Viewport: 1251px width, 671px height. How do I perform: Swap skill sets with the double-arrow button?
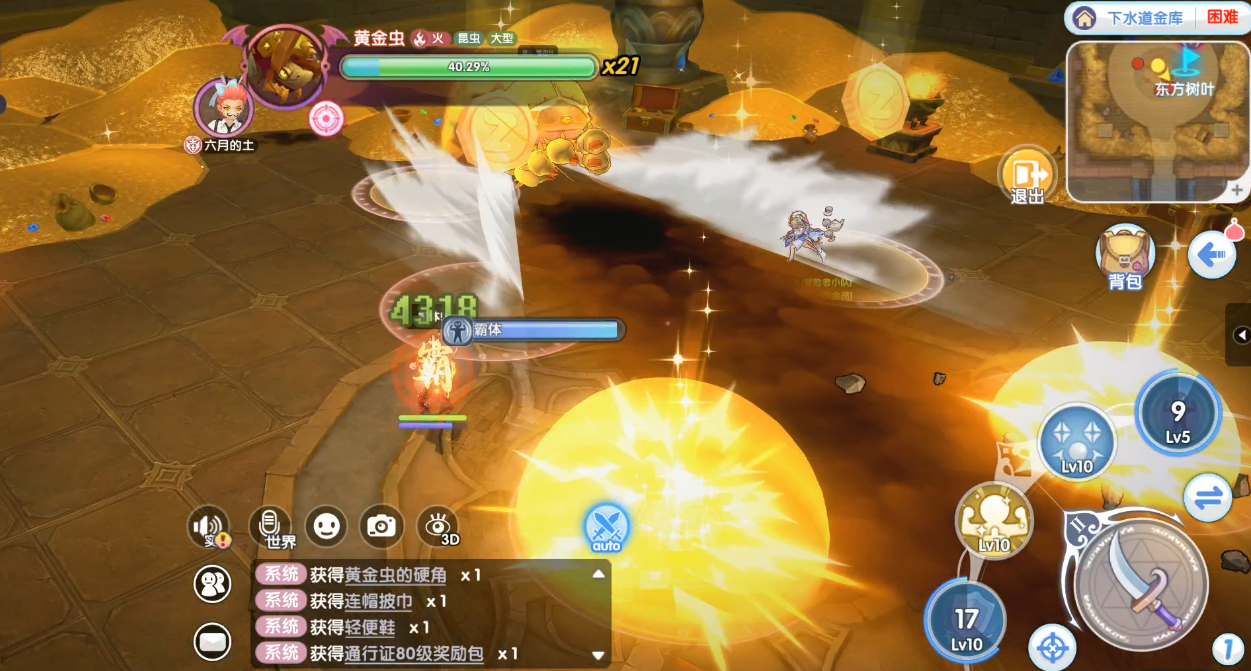1207,497
